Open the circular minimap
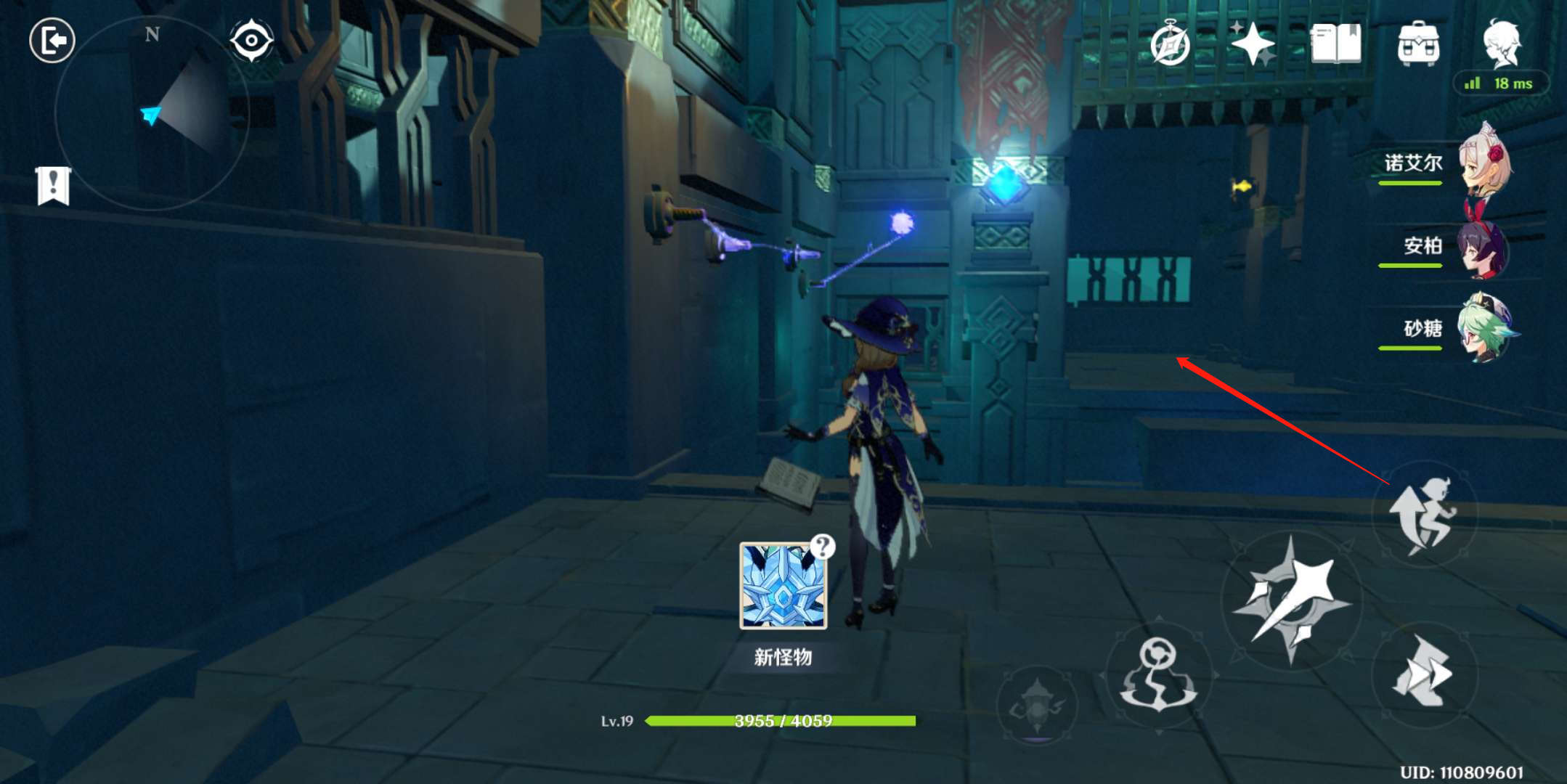Screen dimensions: 1567x784 click(x=152, y=114)
